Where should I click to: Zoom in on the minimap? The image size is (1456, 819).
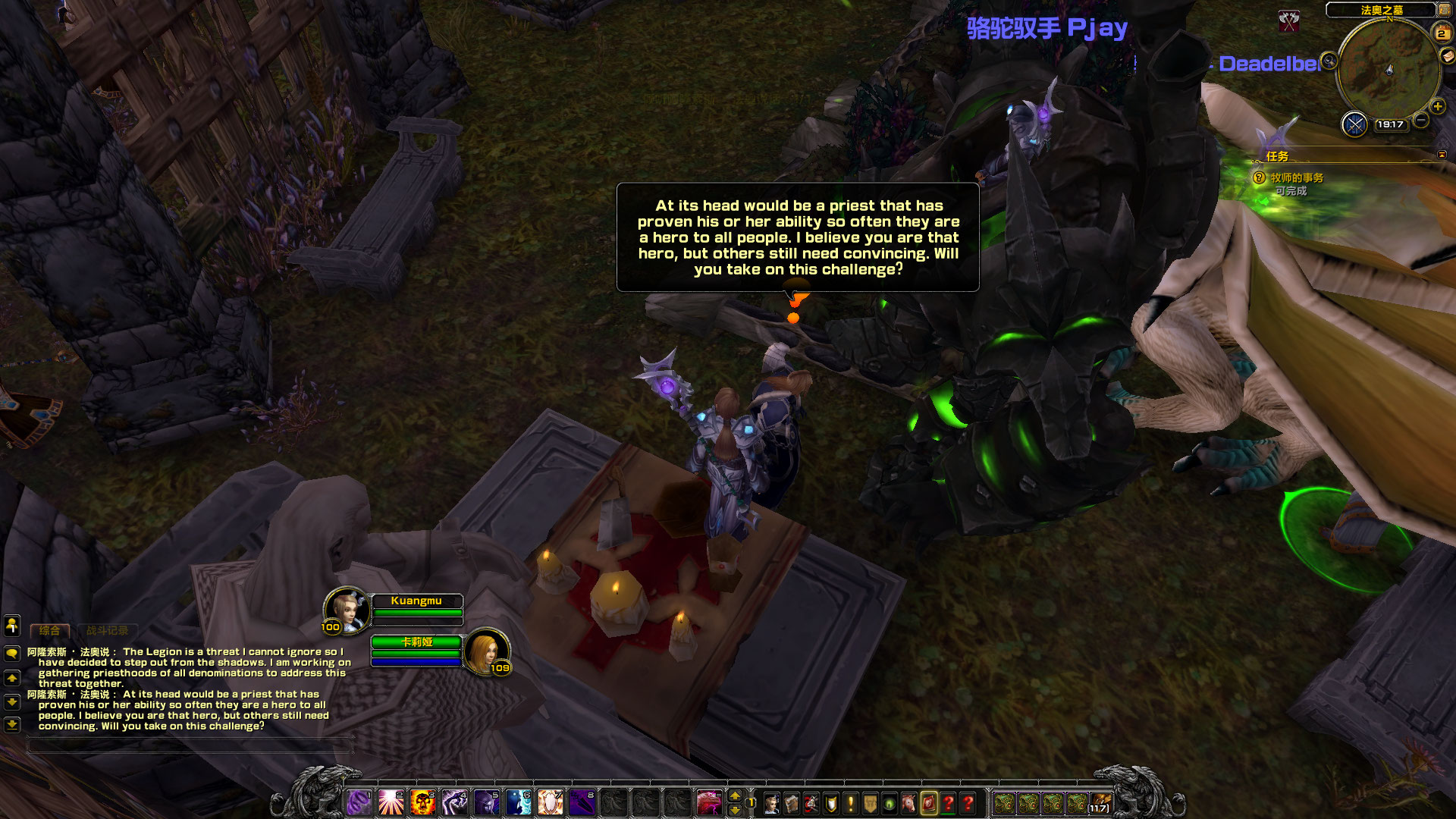(x=1437, y=107)
